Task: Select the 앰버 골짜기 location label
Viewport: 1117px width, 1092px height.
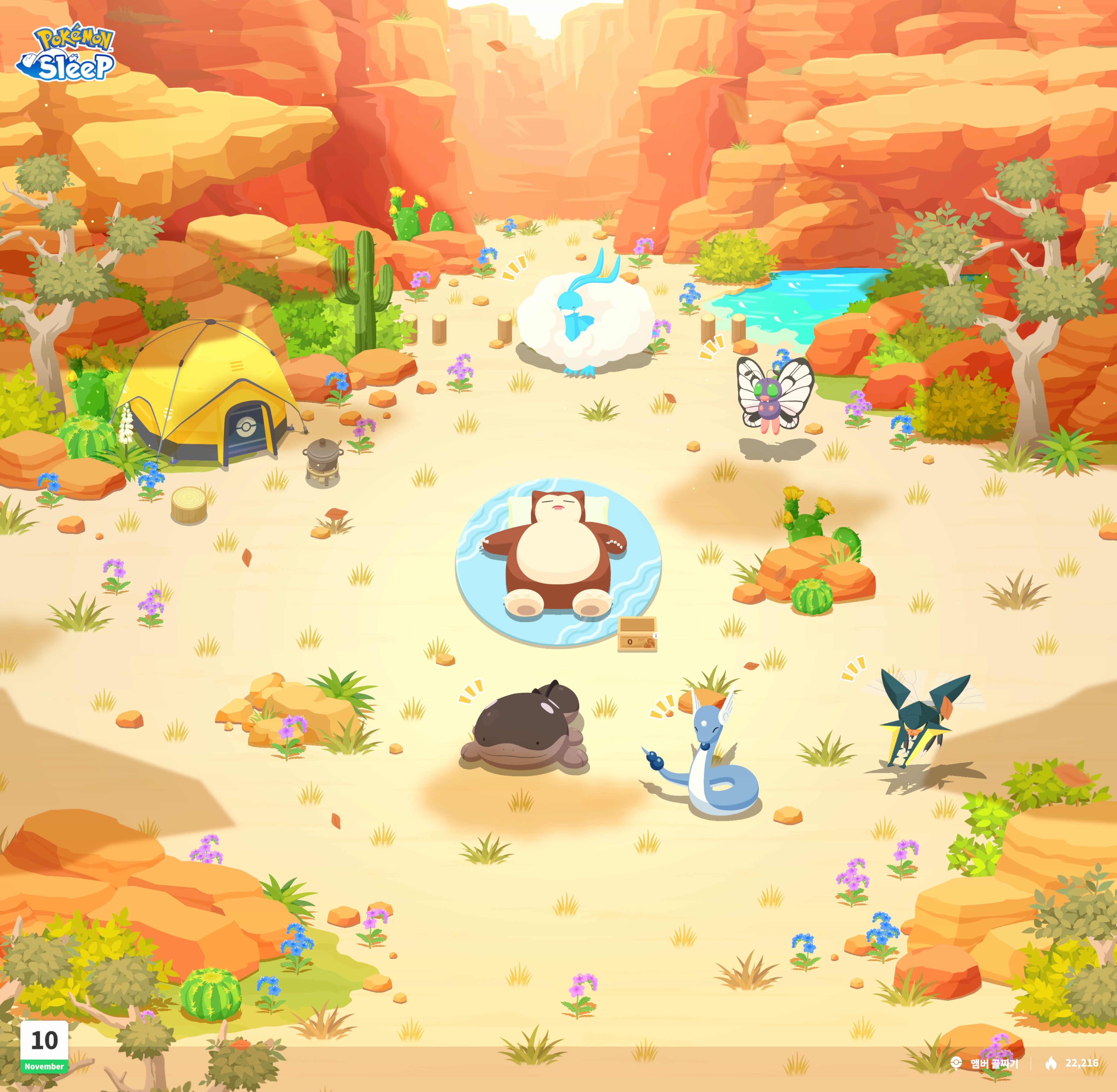Action: point(993,1064)
